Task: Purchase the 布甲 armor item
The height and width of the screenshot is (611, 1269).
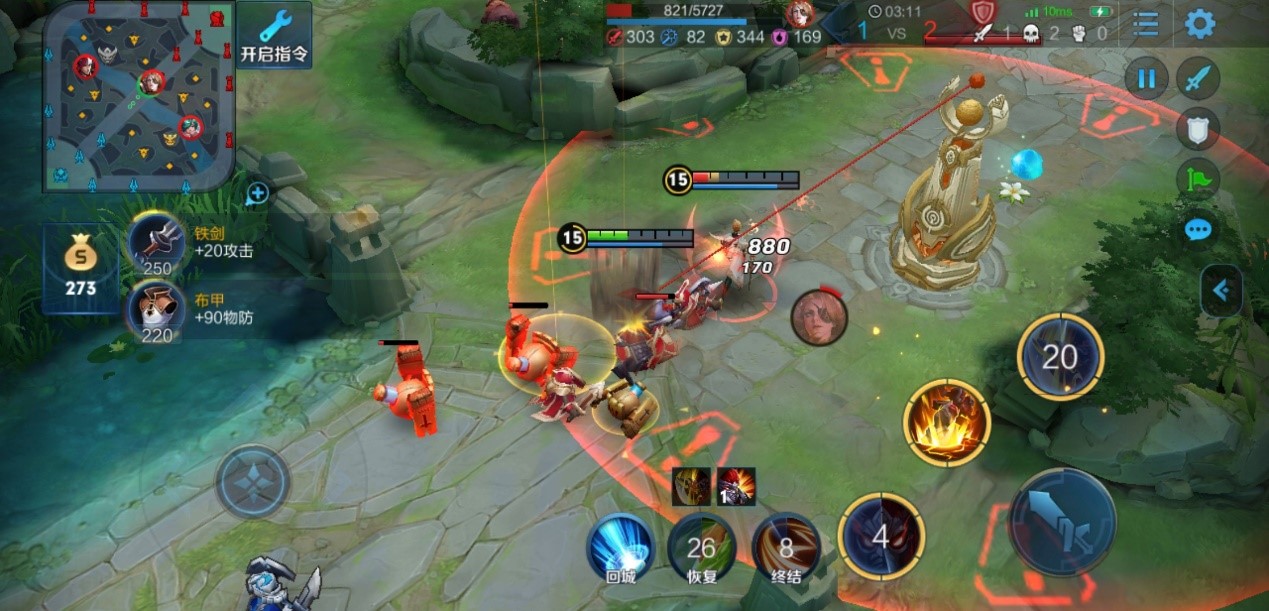Action: [x=158, y=308]
